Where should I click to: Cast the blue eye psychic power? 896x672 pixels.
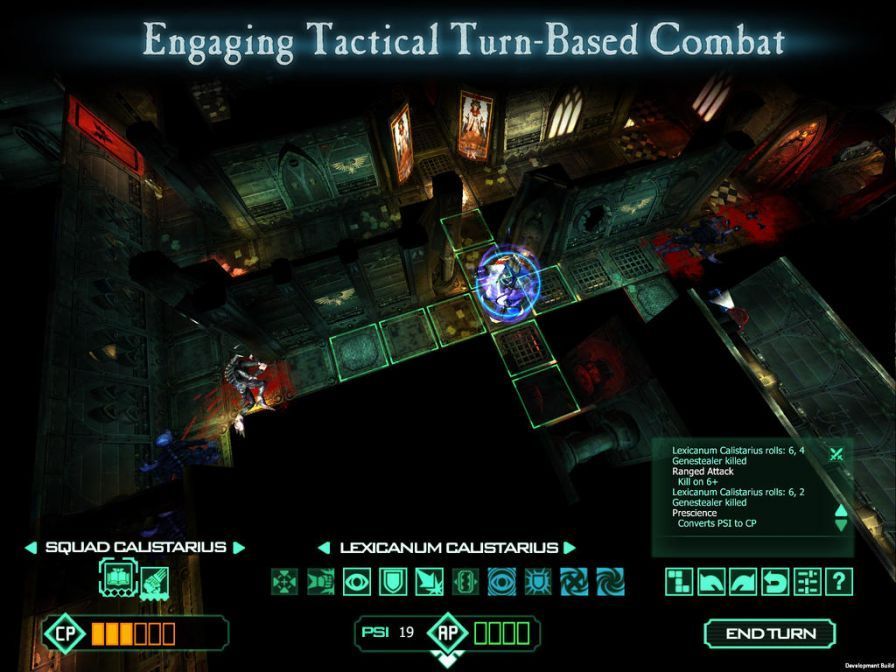502,581
